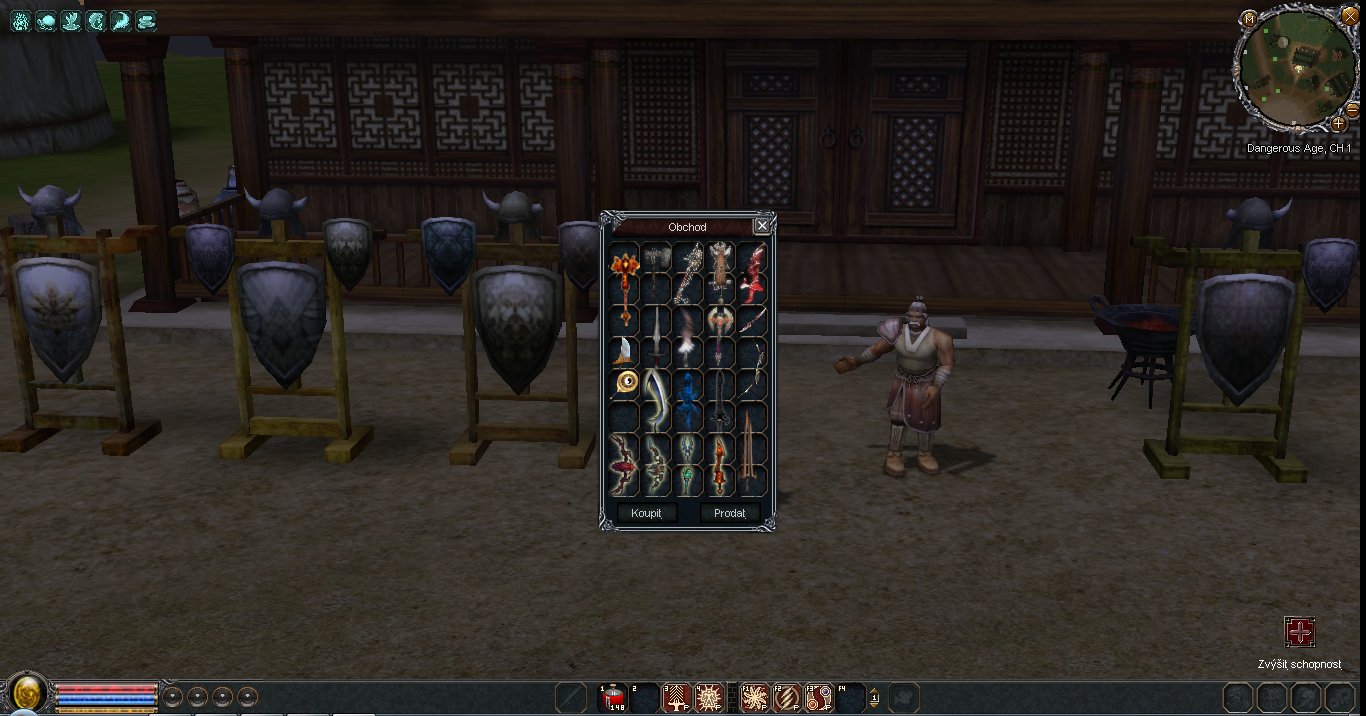Select the golden yin-yang fan item
The image size is (1366, 716).
pyautogui.click(x=626, y=381)
